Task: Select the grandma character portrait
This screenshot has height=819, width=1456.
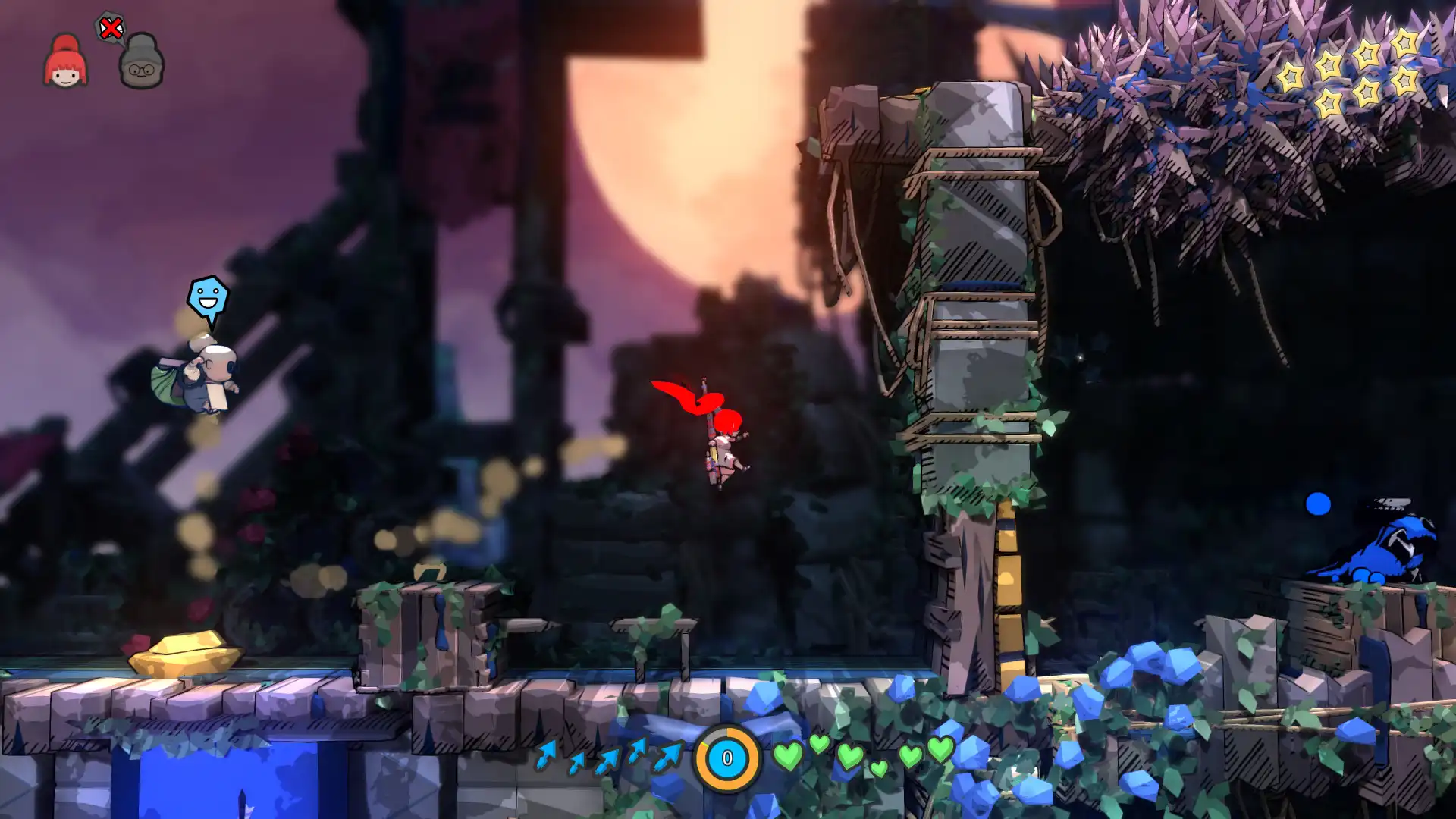Action: click(140, 64)
